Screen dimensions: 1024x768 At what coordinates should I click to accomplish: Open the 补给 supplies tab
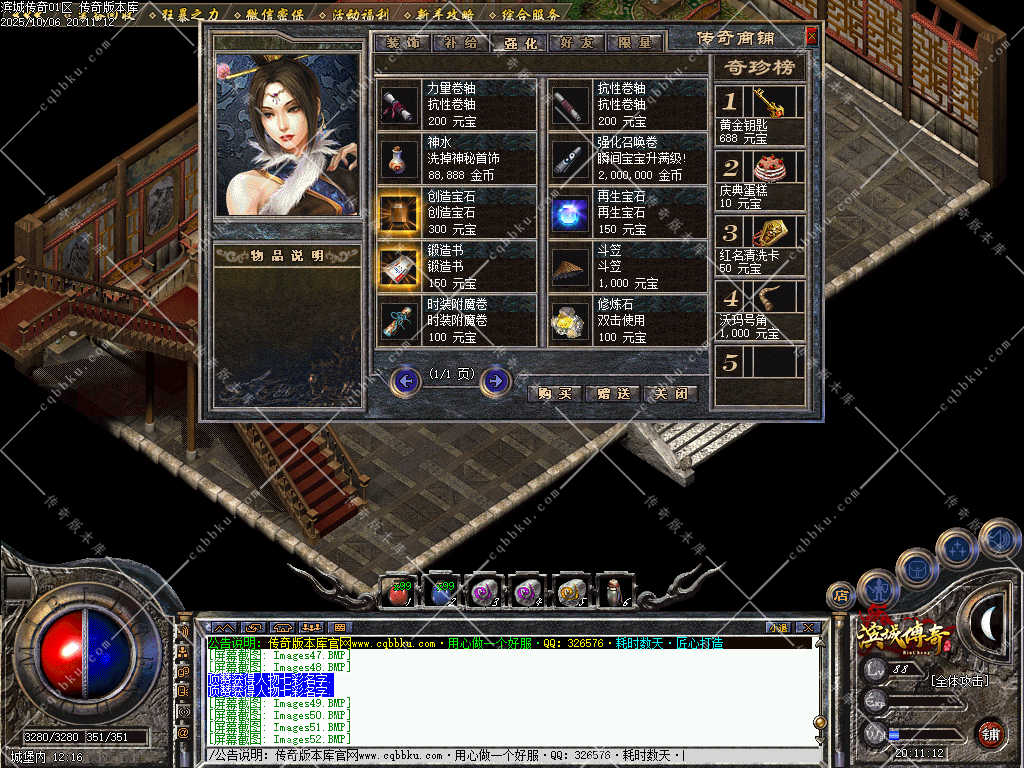460,43
